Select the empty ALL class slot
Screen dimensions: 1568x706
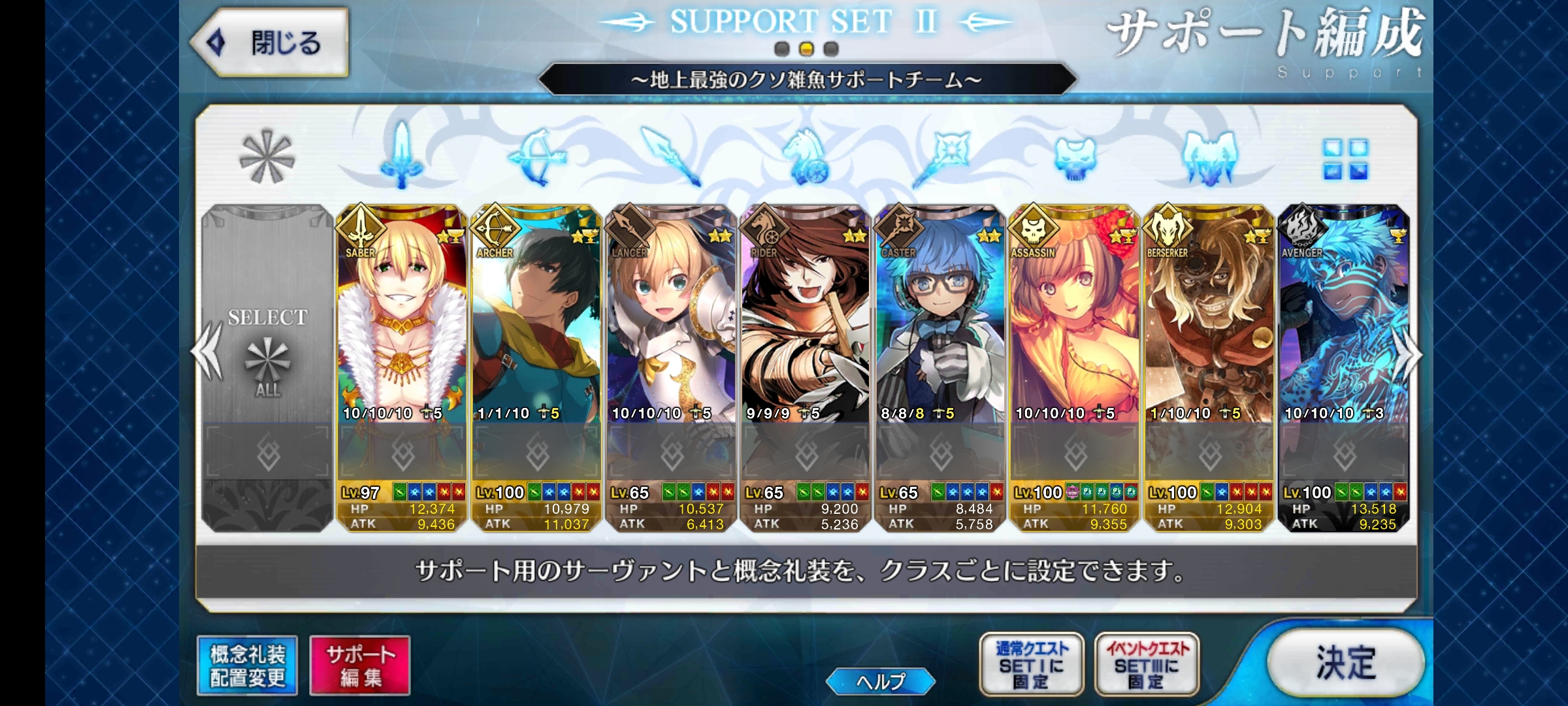tap(267, 353)
